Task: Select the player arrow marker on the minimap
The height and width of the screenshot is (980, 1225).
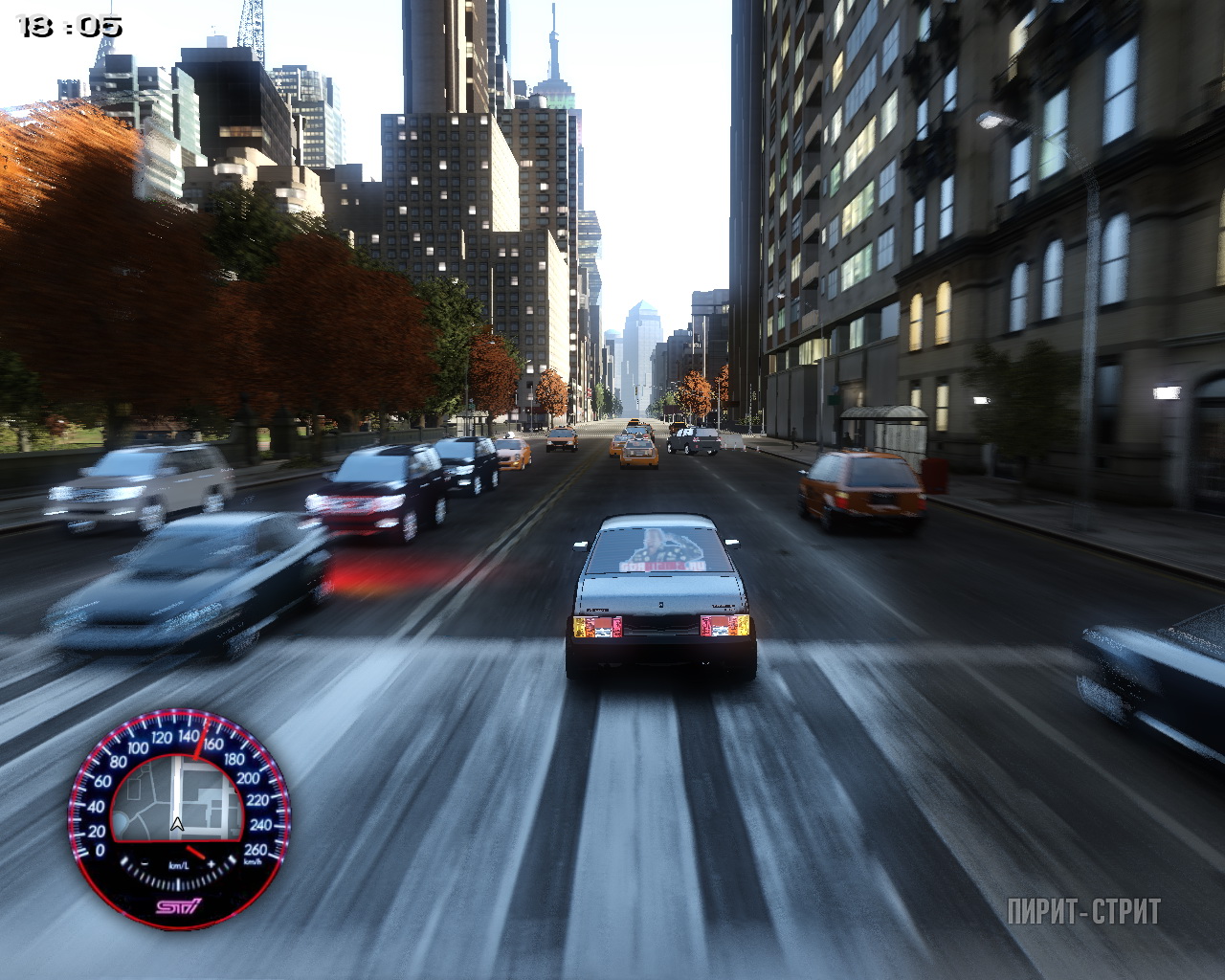Action: pyautogui.click(x=177, y=824)
